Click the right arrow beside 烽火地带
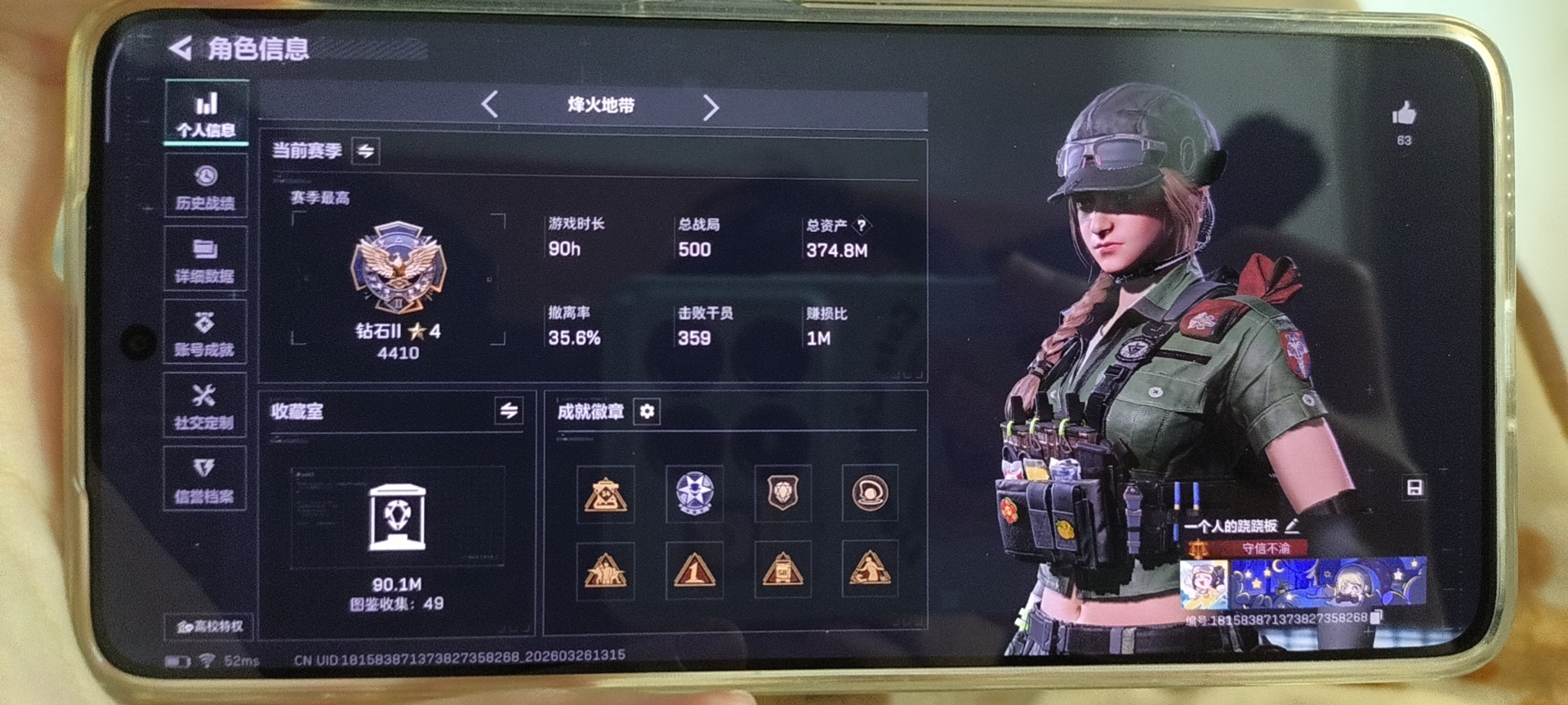Image resolution: width=1568 pixels, height=705 pixels. click(710, 107)
